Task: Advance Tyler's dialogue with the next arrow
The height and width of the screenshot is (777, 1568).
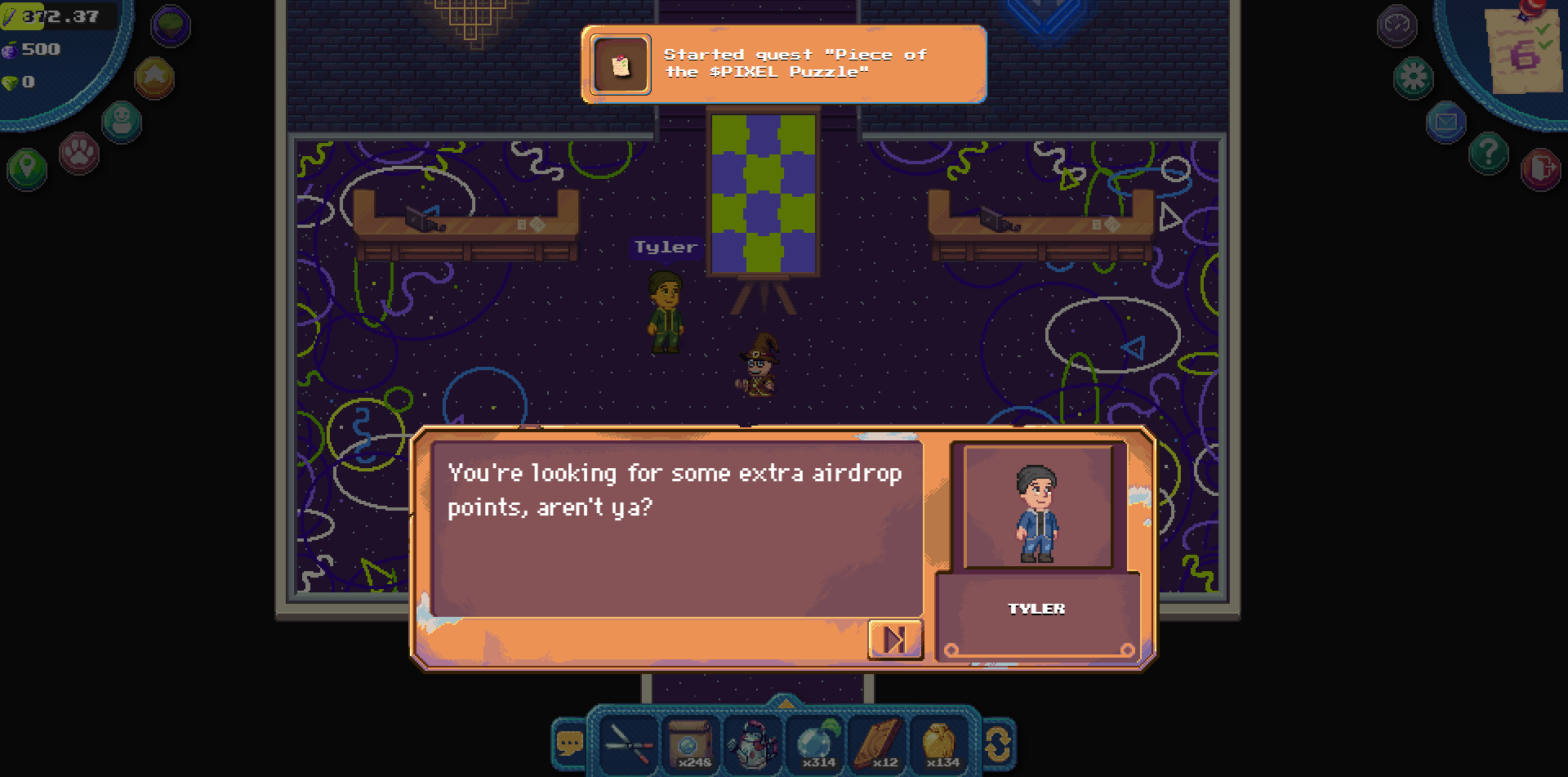Action: (895, 639)
